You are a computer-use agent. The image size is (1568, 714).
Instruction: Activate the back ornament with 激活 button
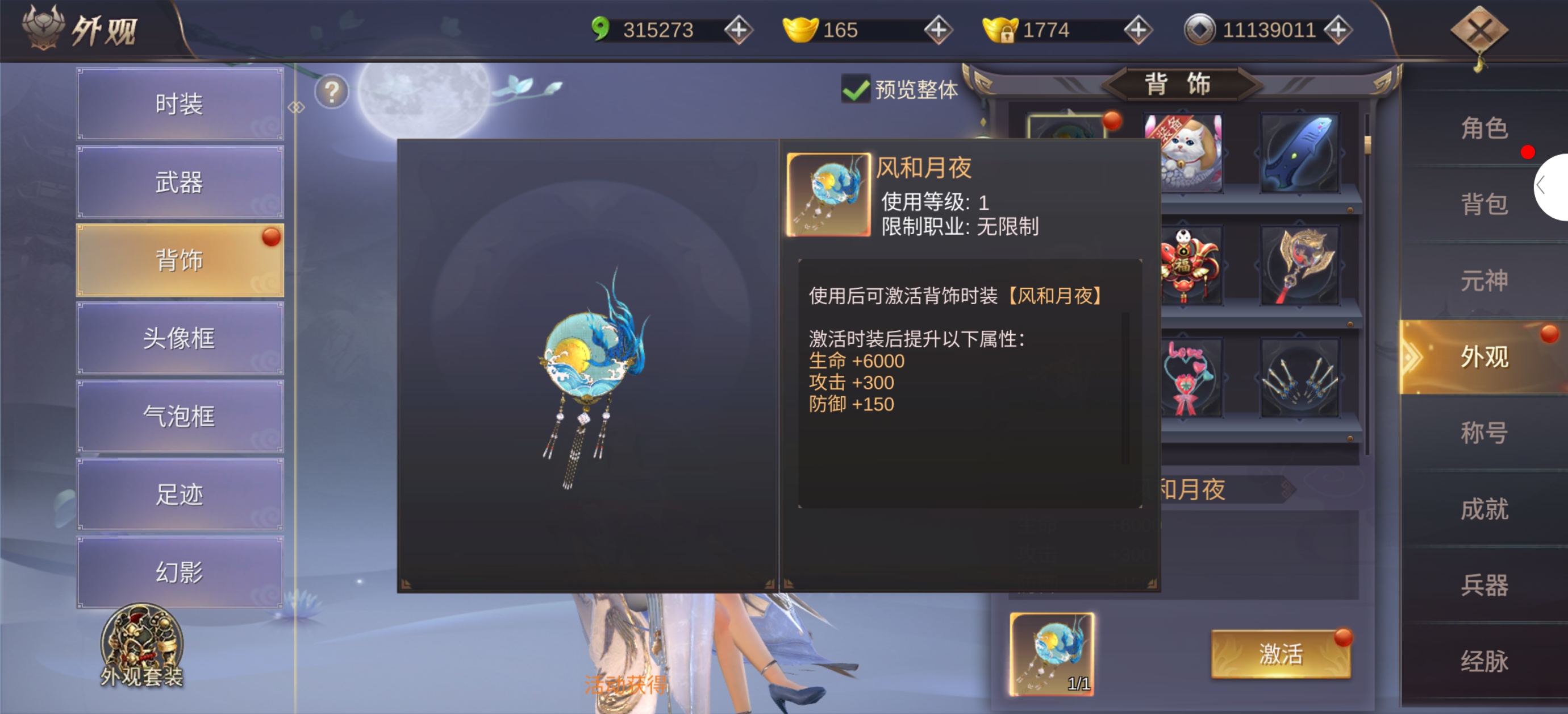(x=1280, y=654)
